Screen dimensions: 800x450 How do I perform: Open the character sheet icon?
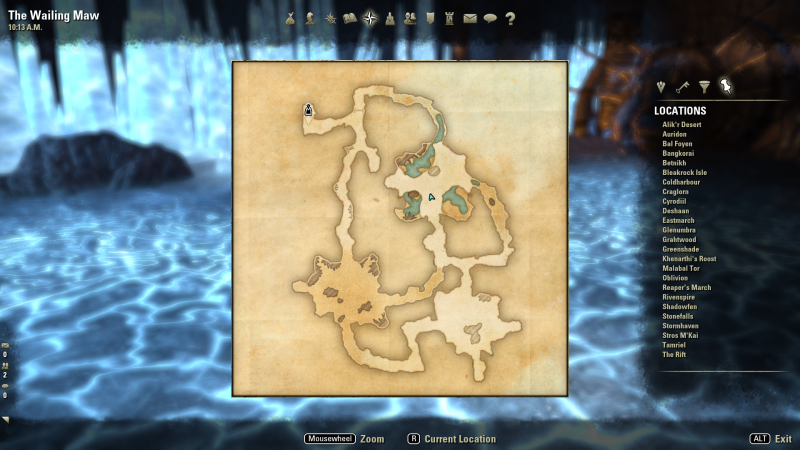coord(310,17)
